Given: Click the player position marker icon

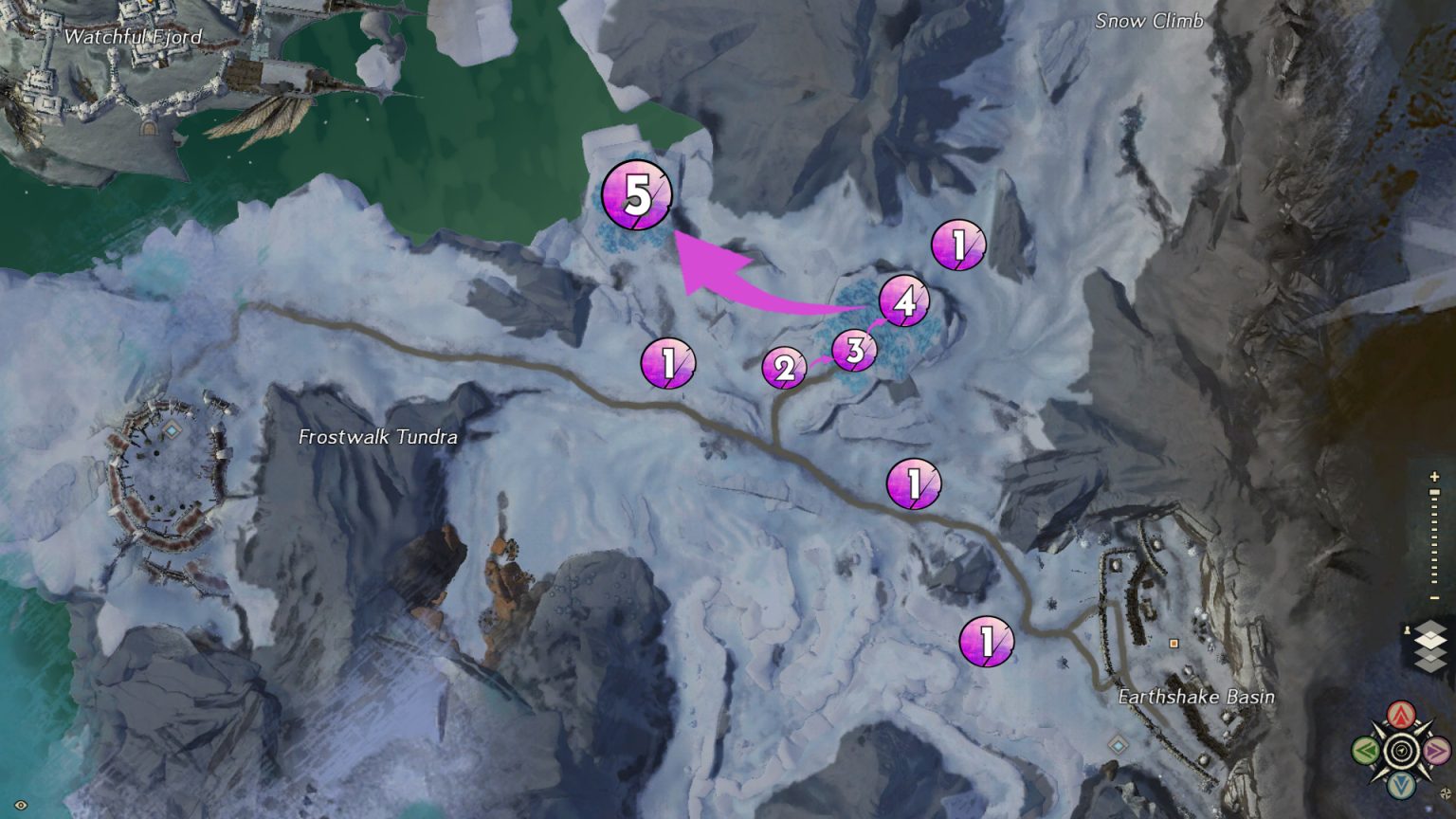Looking at the screenshot, I should click(x=1407, y=629).
